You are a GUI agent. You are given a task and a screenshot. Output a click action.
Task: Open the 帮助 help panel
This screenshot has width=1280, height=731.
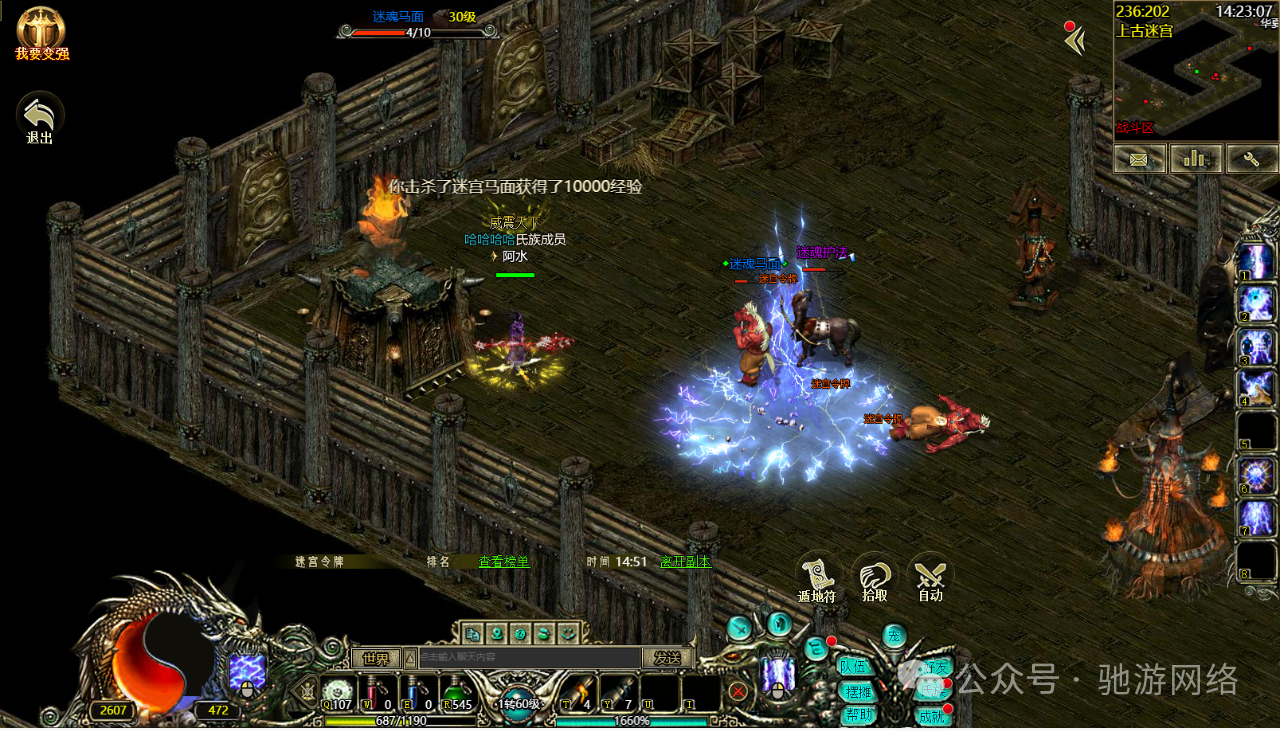[858, 715]
